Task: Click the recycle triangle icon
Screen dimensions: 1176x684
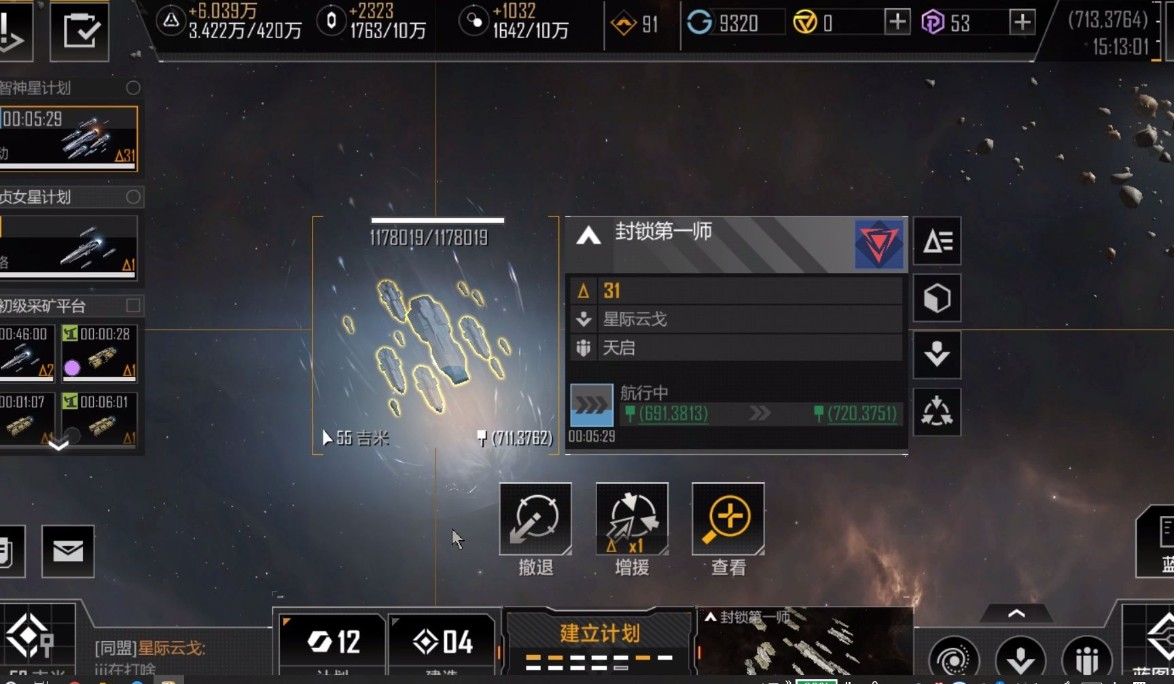Action: (937, 412)
